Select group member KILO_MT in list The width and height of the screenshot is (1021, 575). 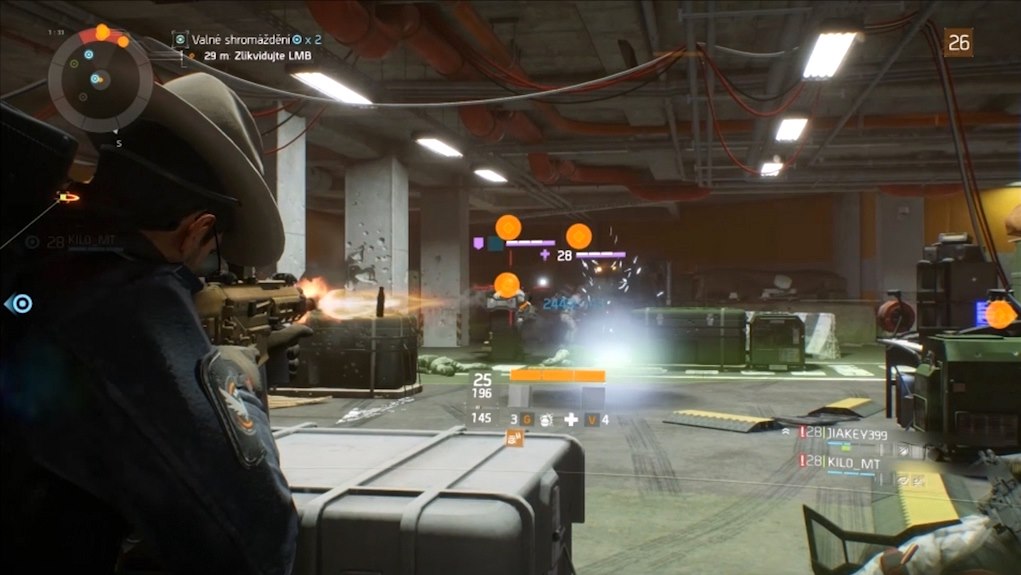pos(851,462)
